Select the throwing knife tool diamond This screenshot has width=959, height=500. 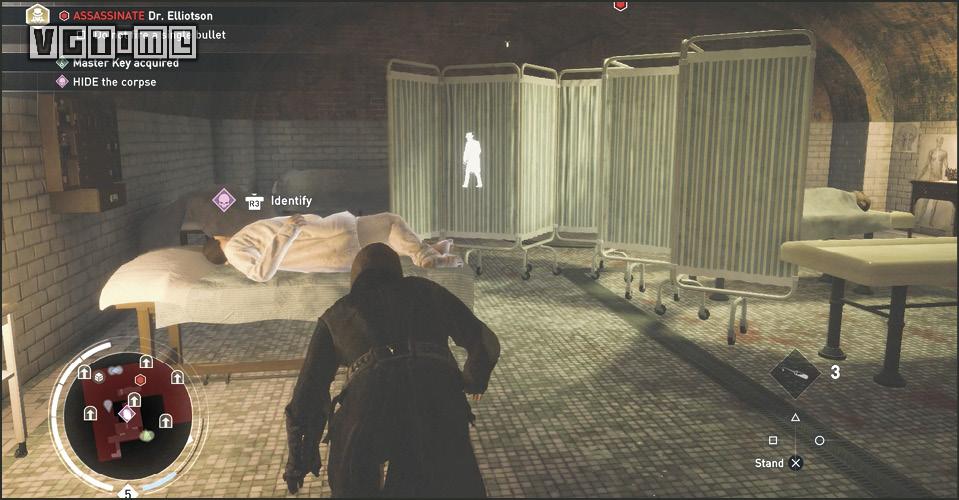click(x=797, y=373)
